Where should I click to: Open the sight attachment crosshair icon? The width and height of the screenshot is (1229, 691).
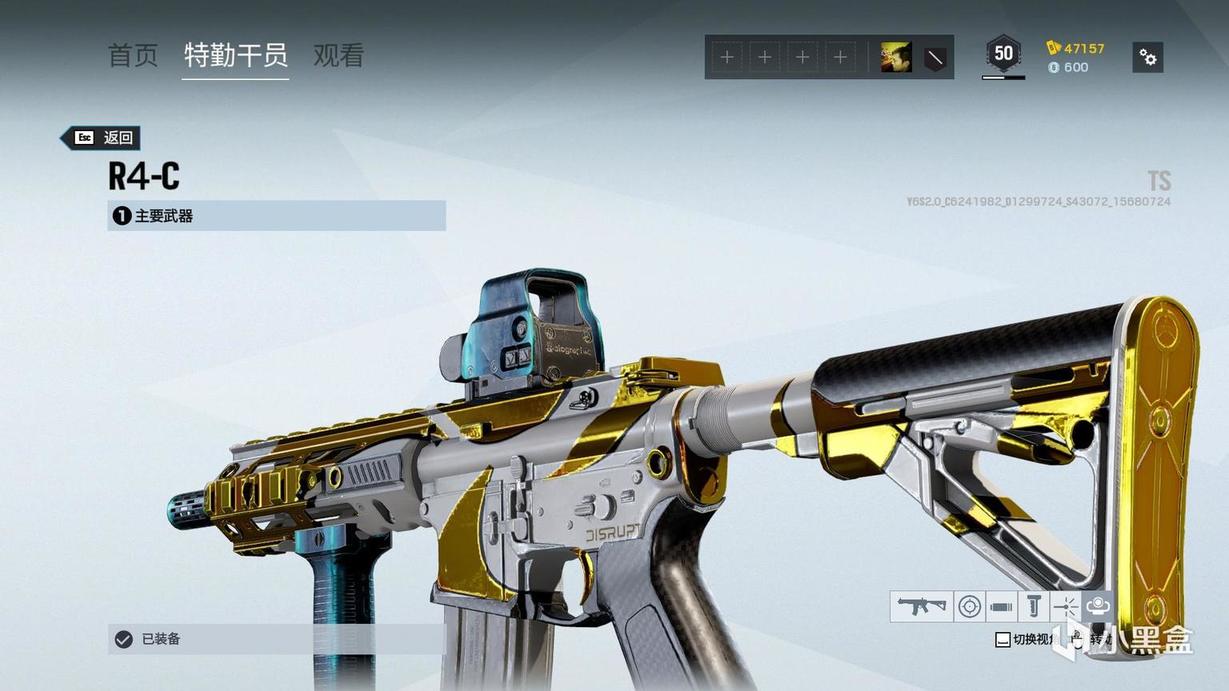tap(969, 606)
